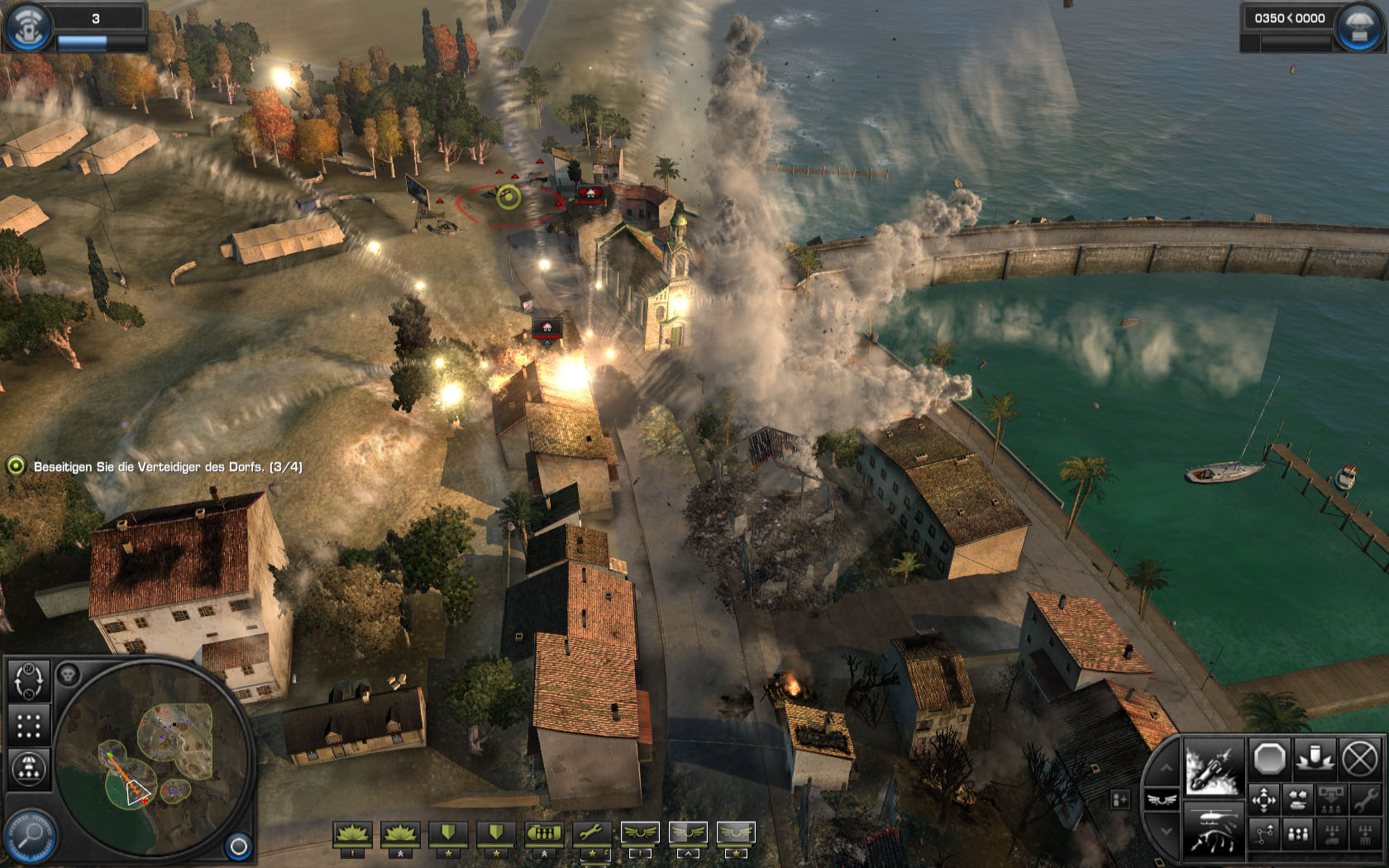The image size is (1389, 868).
Task: Click the skull icon beside the minimap
Action: pyautogui.click(x=68, y=675)
